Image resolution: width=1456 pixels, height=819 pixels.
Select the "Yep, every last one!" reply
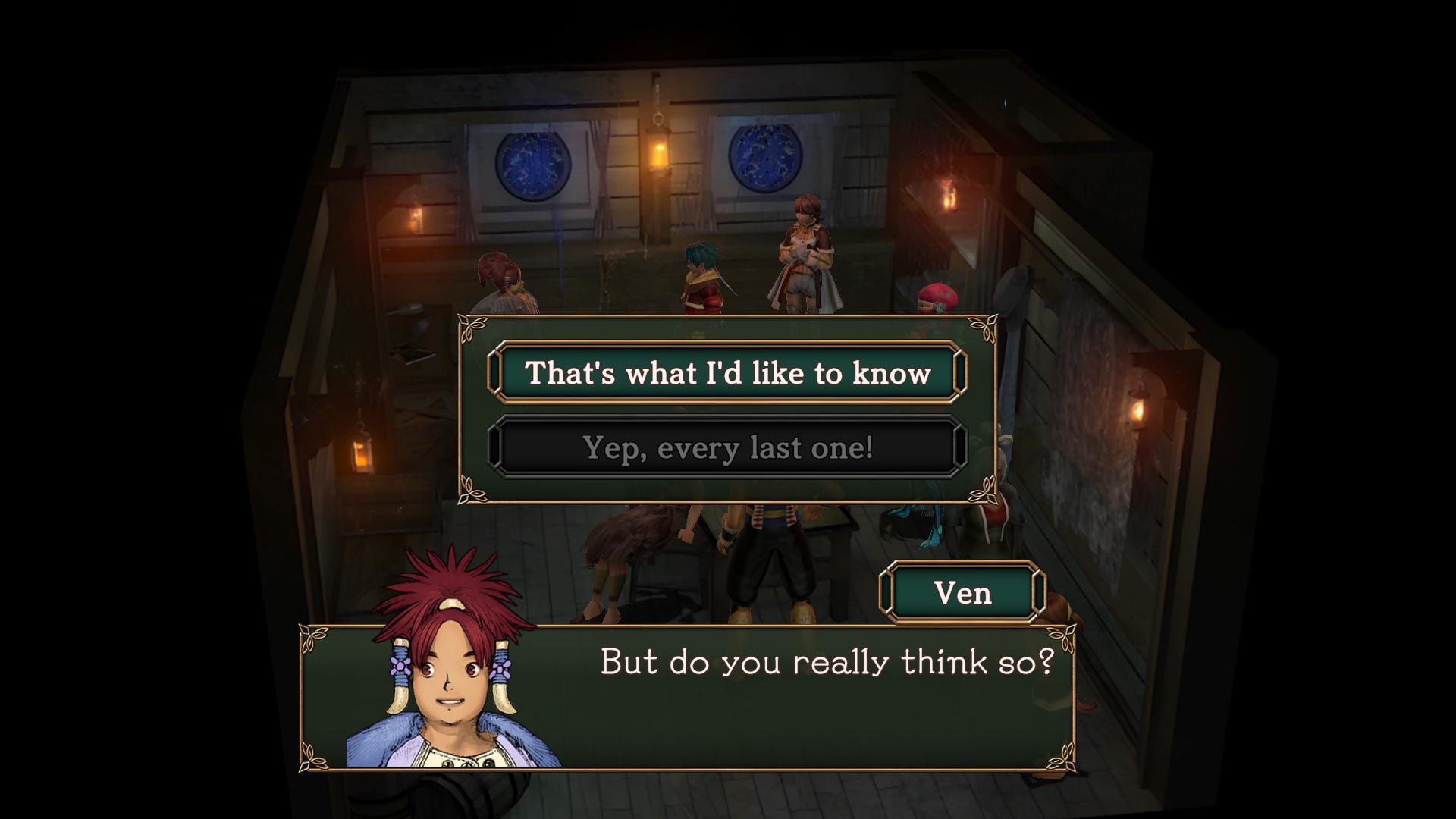pyautogui.click(x=727, y=447)
